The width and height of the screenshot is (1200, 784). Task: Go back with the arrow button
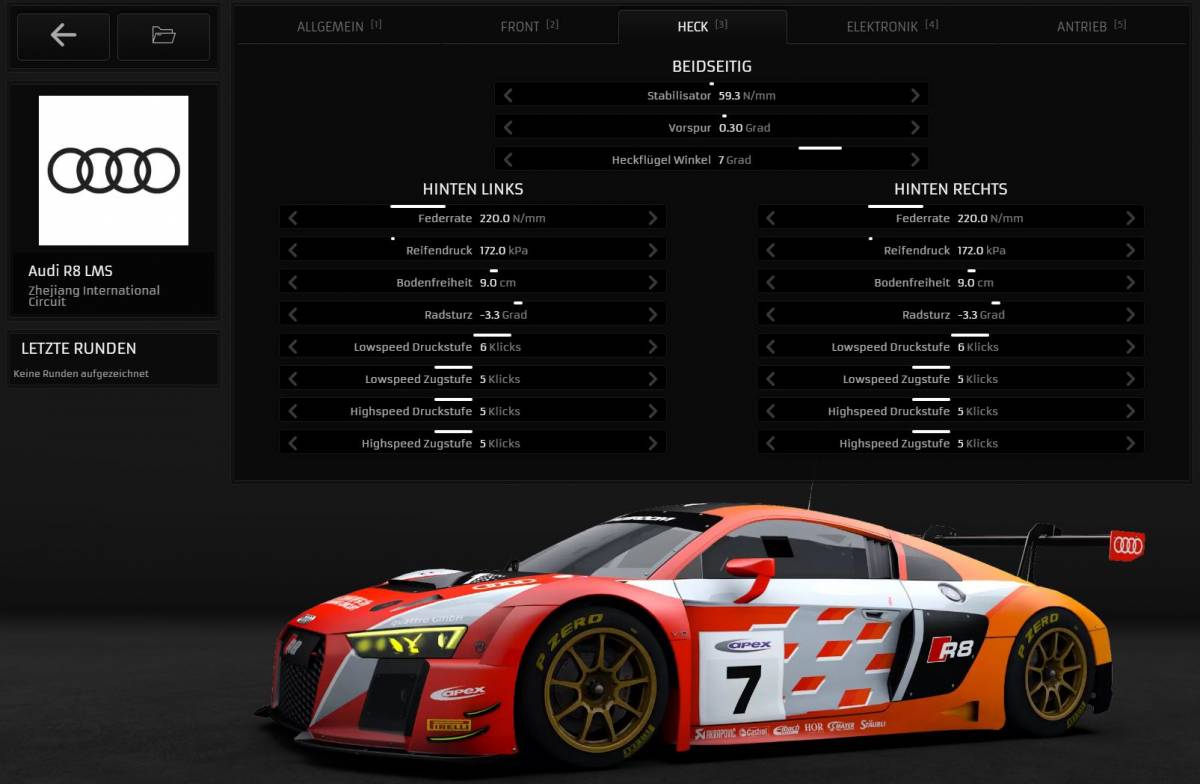[63, 36]
